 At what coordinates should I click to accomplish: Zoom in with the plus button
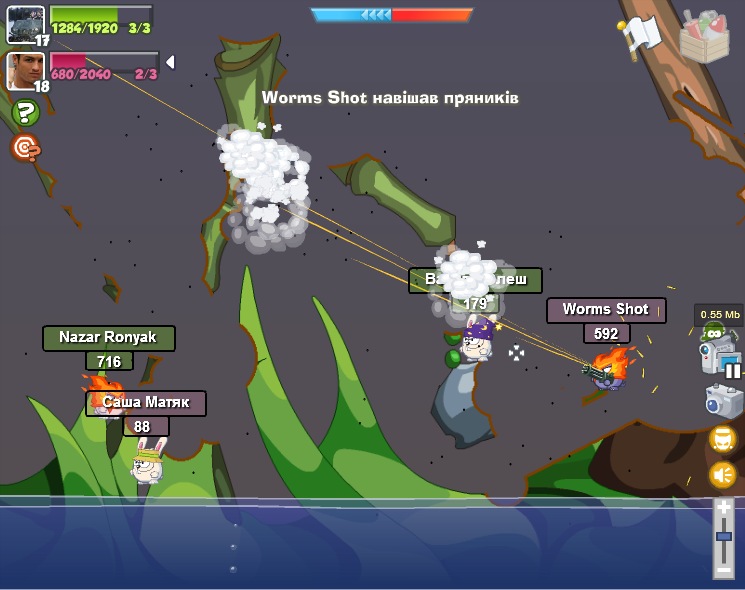(723, 508)
